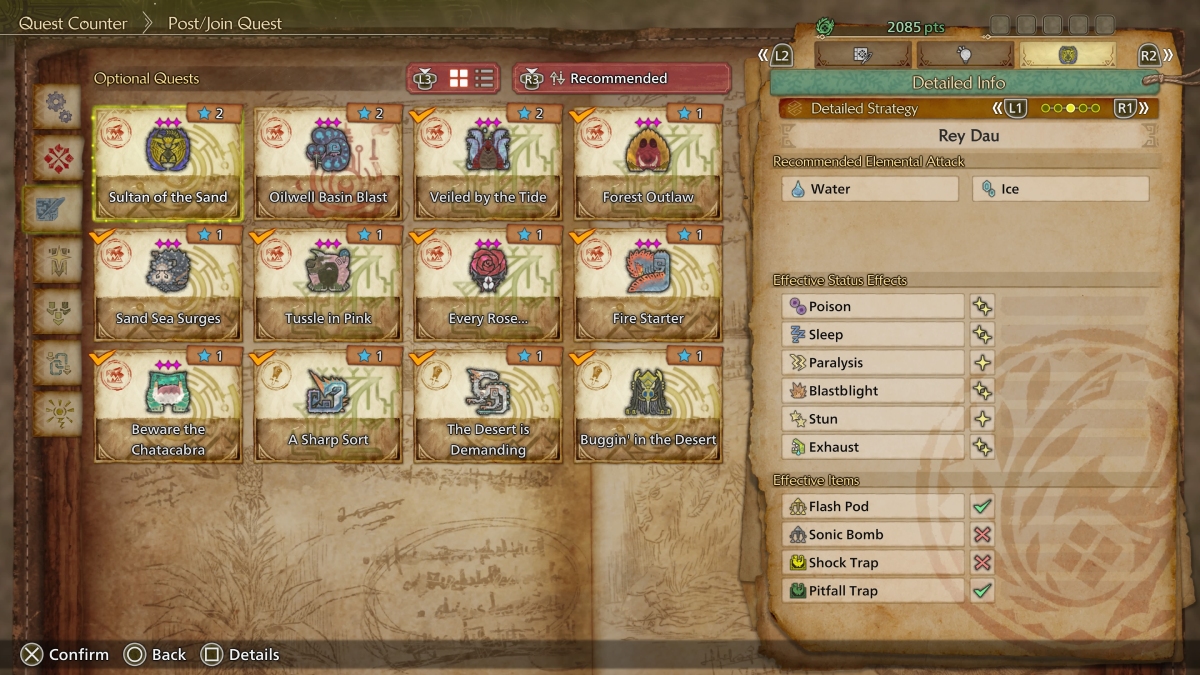
Task: Select the Sand Sea Surges quest
Action: 168,282
